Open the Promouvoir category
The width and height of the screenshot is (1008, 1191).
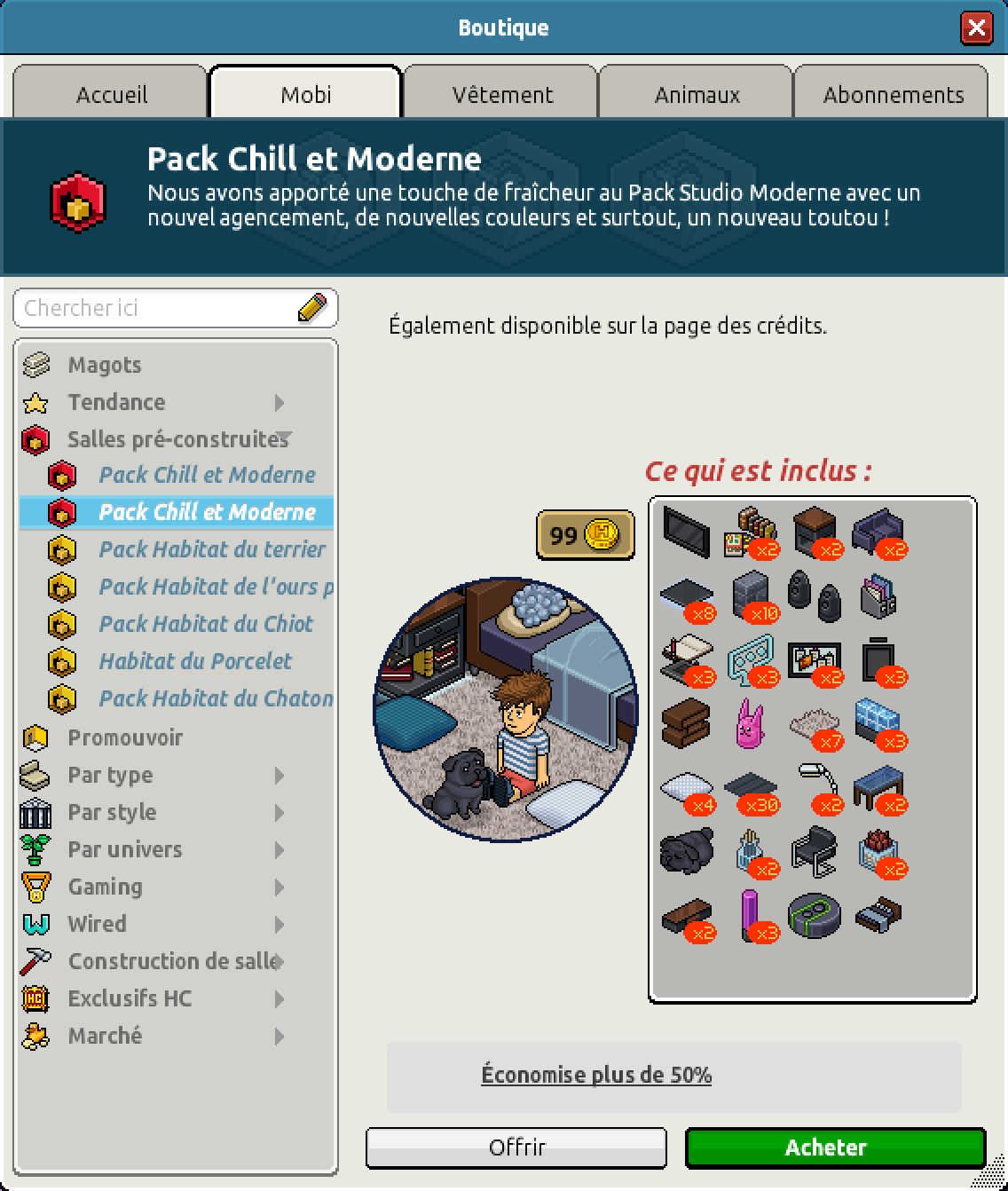(x=125, y=737)
